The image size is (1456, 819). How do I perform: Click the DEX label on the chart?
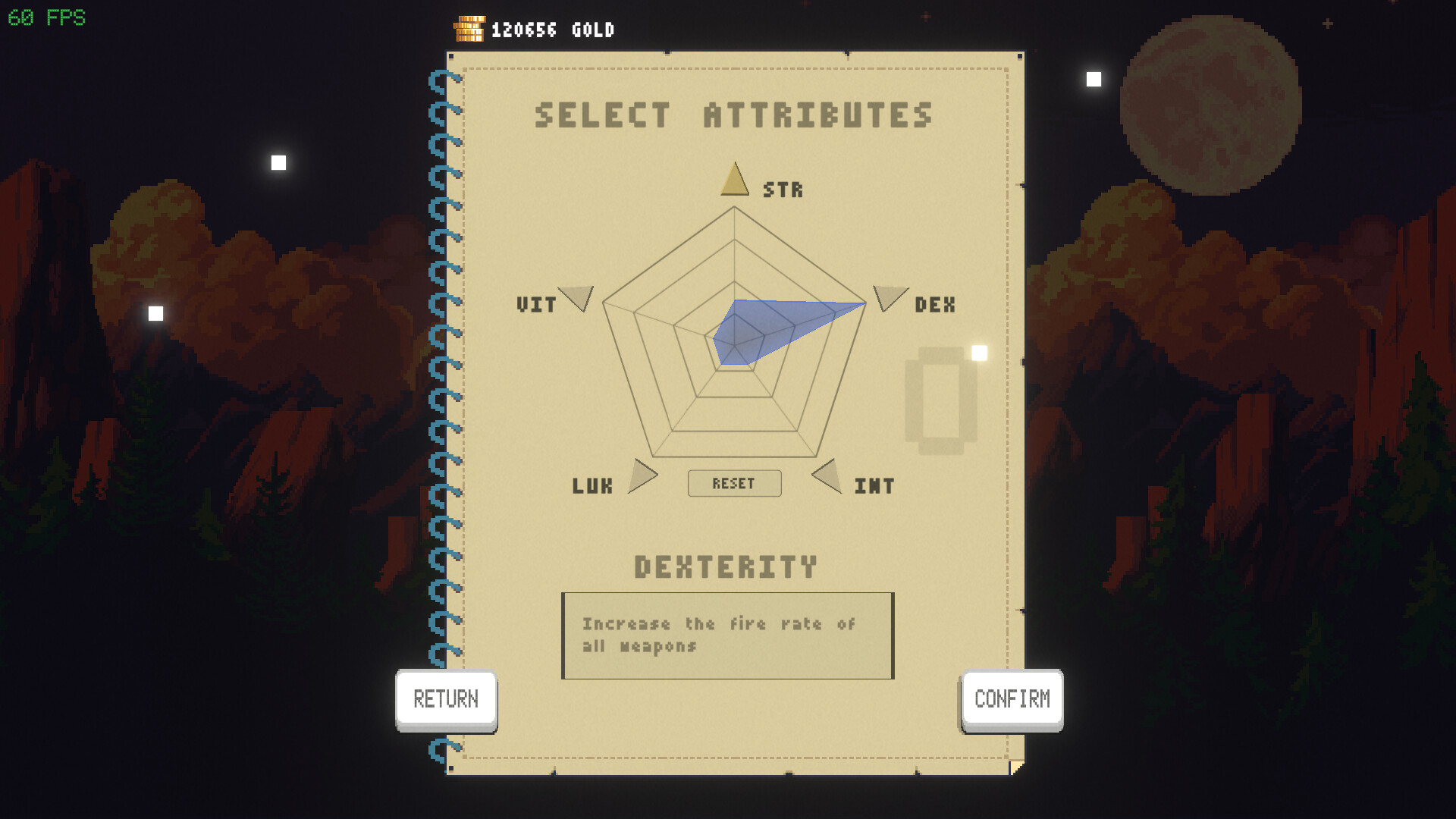[934, 304]
